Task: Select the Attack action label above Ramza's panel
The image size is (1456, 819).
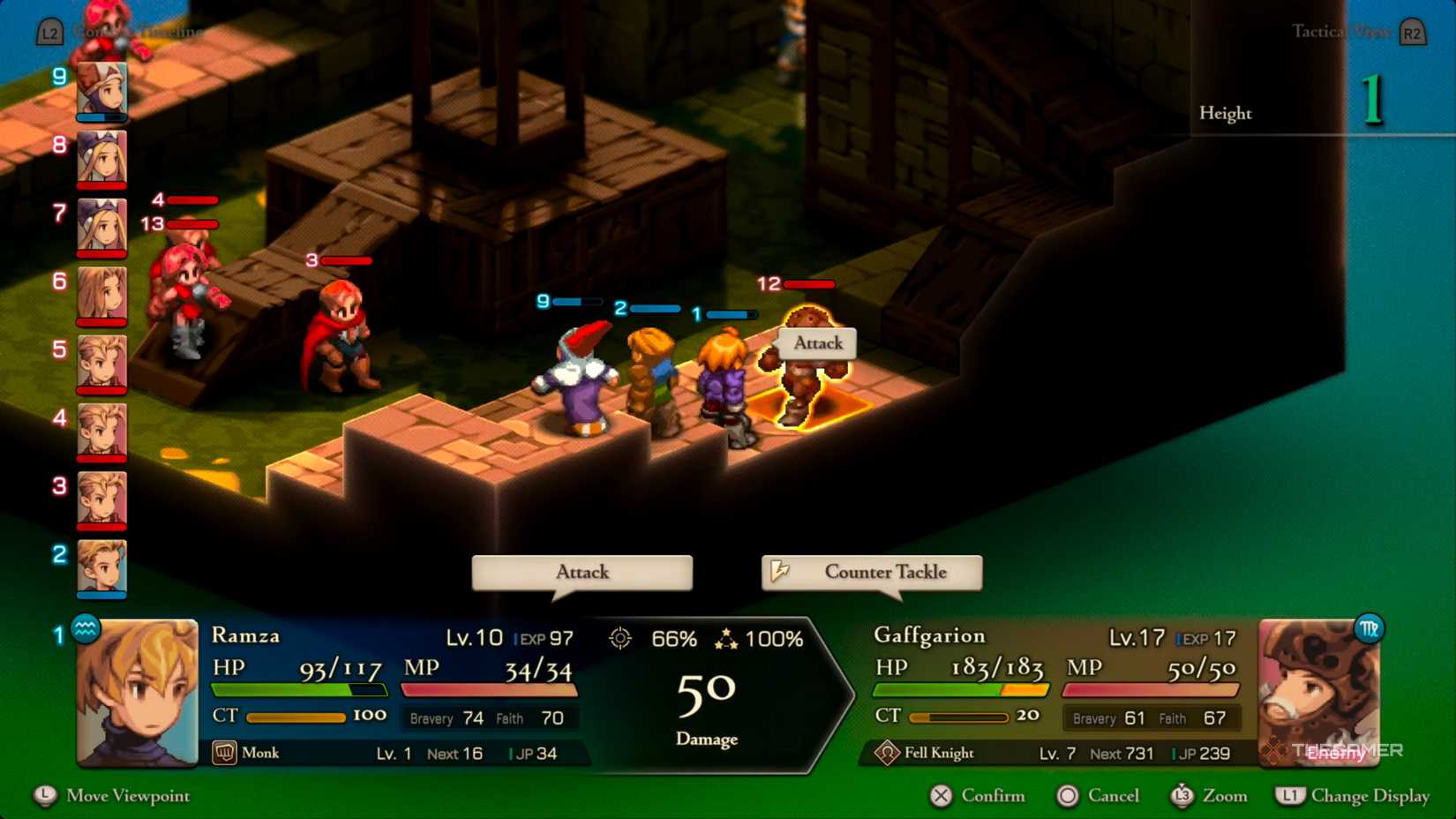Action: (x=582, y=572)
